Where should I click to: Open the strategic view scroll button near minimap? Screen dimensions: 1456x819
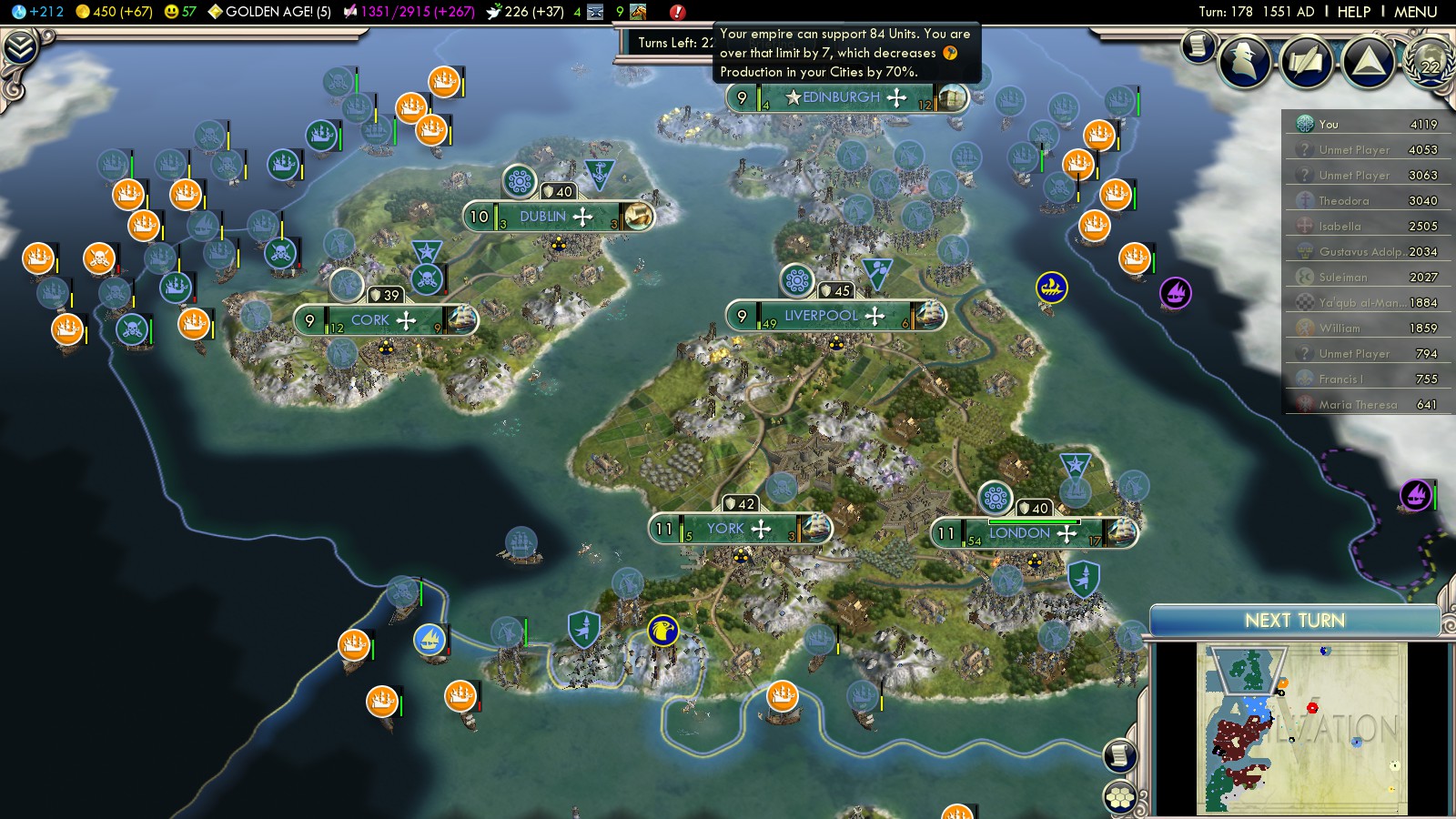1120,755
